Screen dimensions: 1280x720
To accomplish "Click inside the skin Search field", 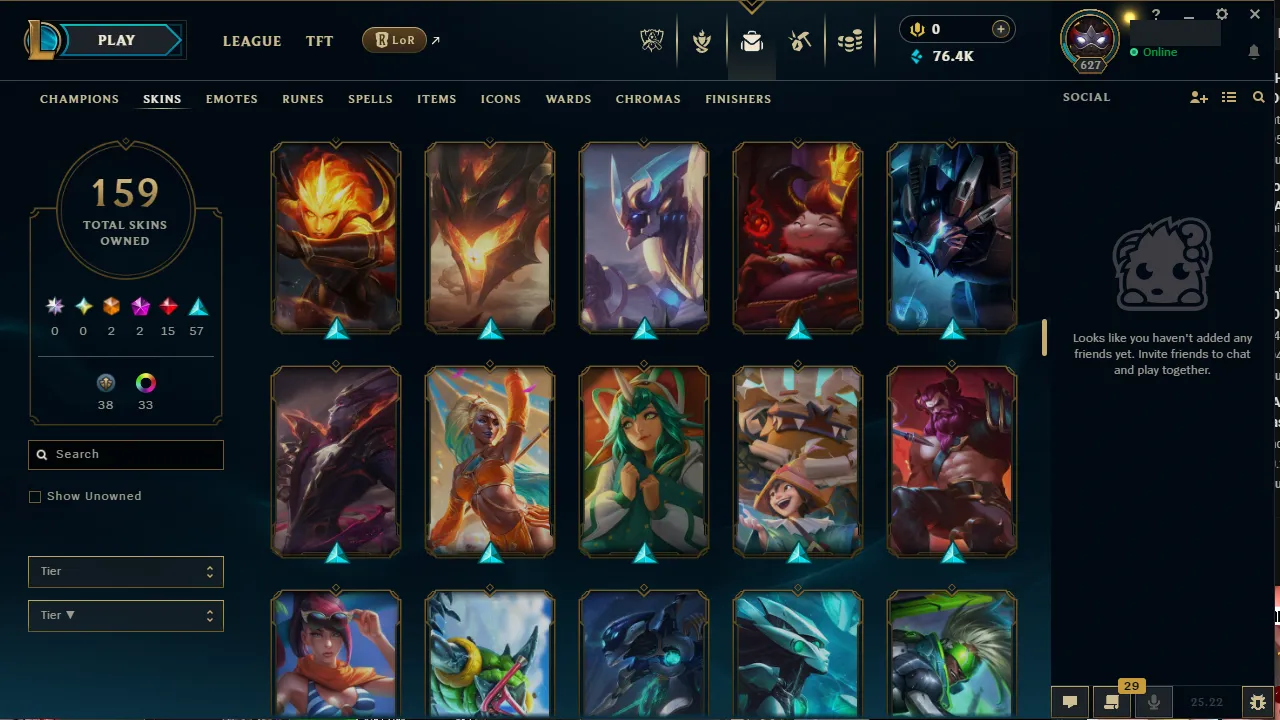I will [x=125, y=454].
